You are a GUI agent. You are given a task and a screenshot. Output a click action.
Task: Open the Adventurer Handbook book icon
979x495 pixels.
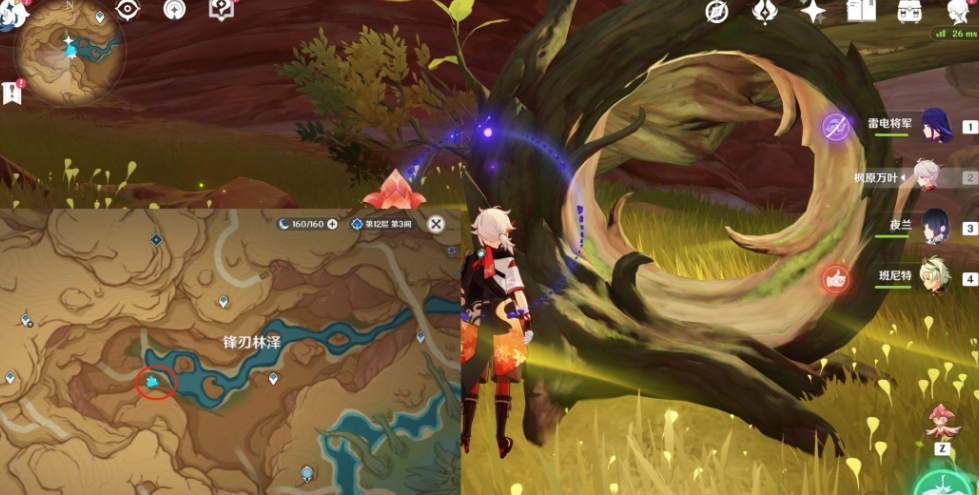click(x=860, y=11)
